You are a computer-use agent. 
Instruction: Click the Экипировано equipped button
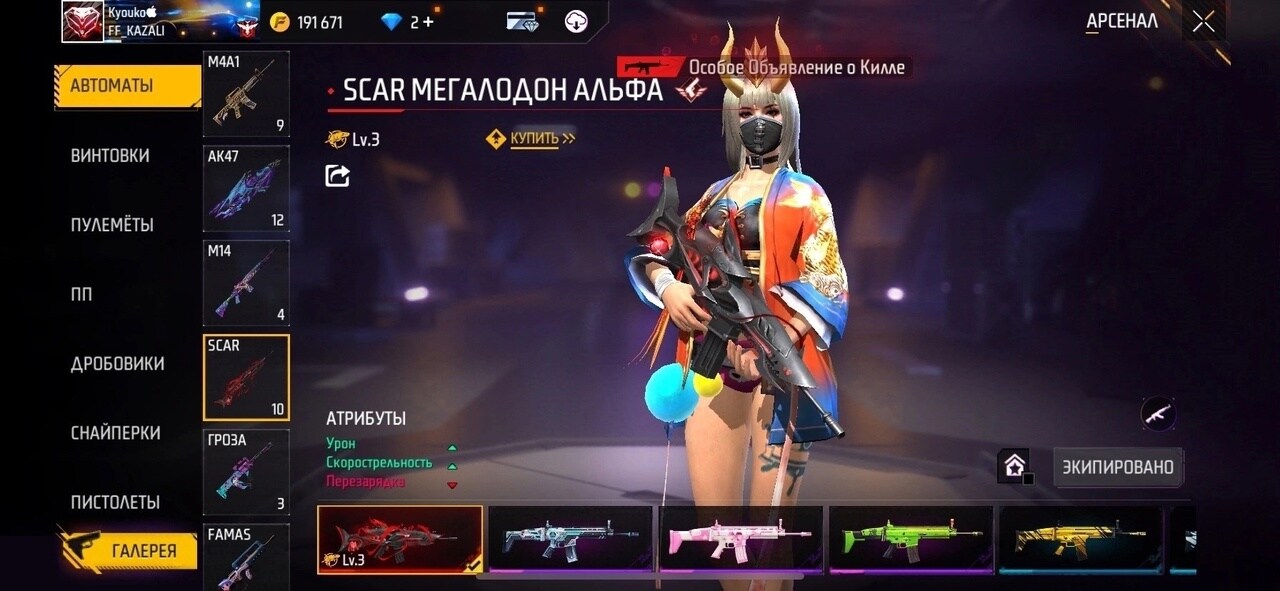[x=1118, y=467]
